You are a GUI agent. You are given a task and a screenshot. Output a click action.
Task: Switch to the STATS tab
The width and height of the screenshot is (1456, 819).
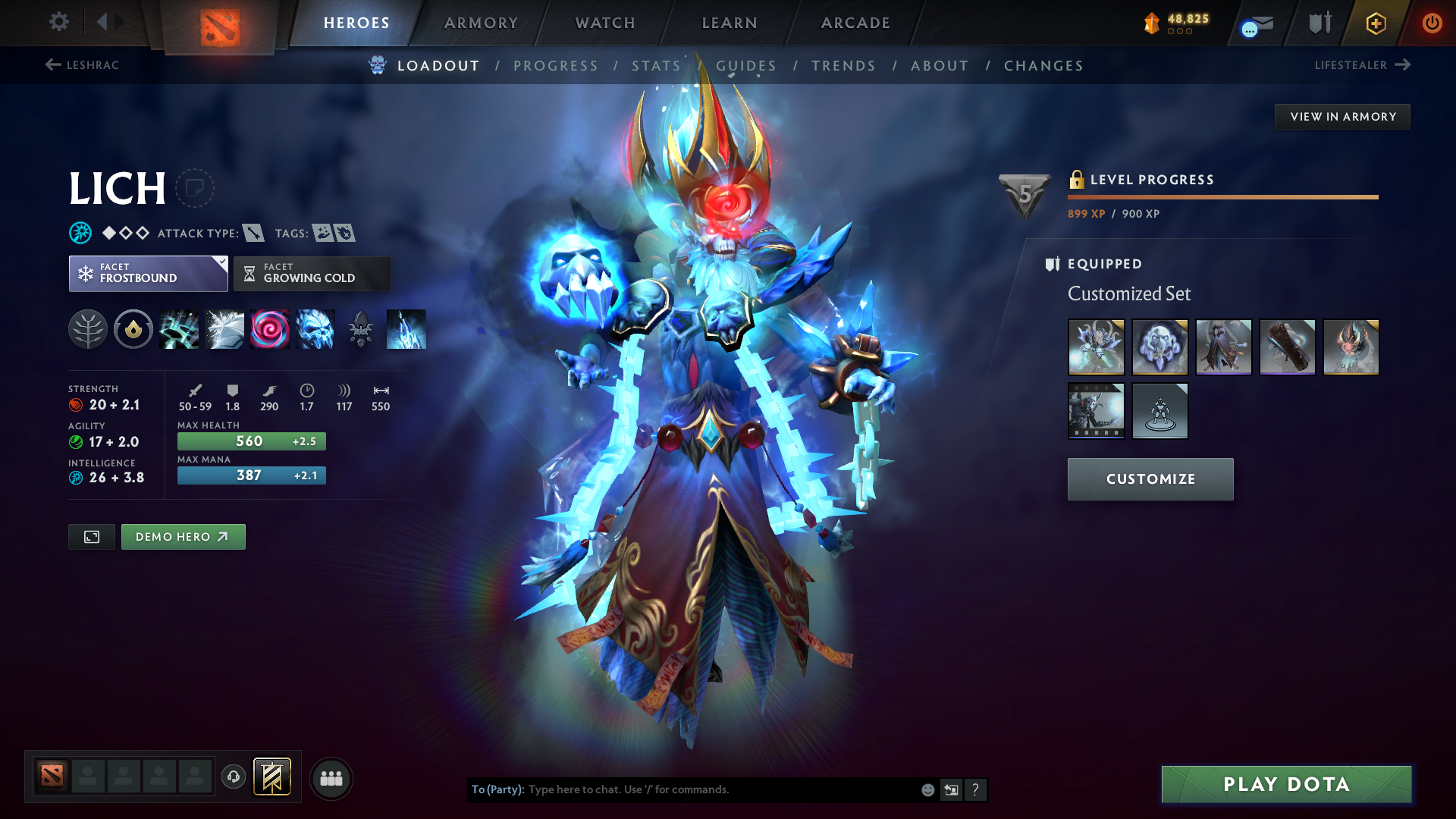pyautogui.click(x=655, y=65)
